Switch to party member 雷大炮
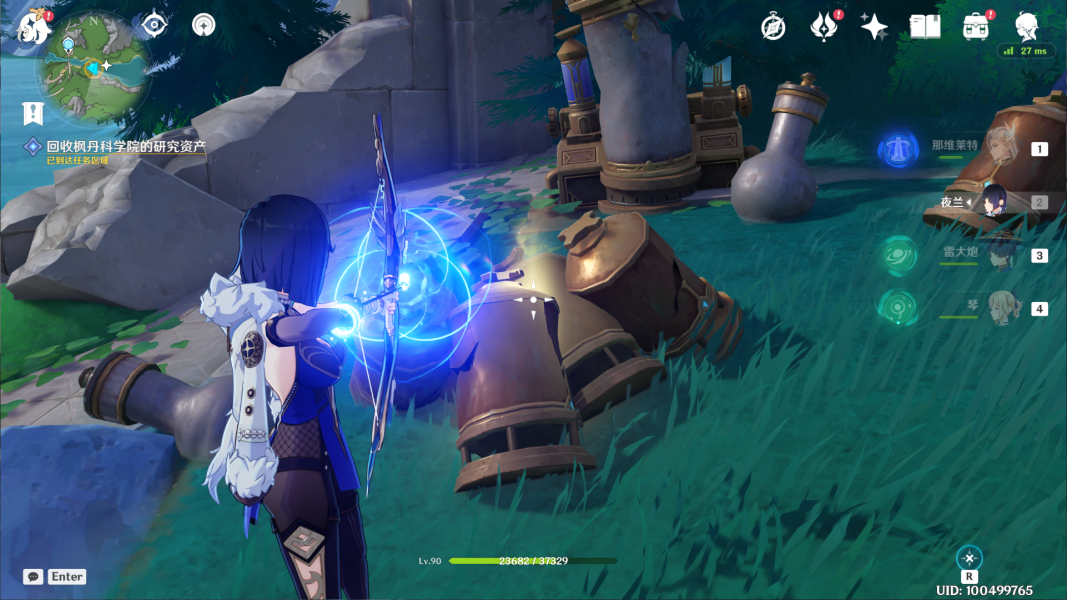Screen dimensions: 1067x600 click(x=998, y=255)
